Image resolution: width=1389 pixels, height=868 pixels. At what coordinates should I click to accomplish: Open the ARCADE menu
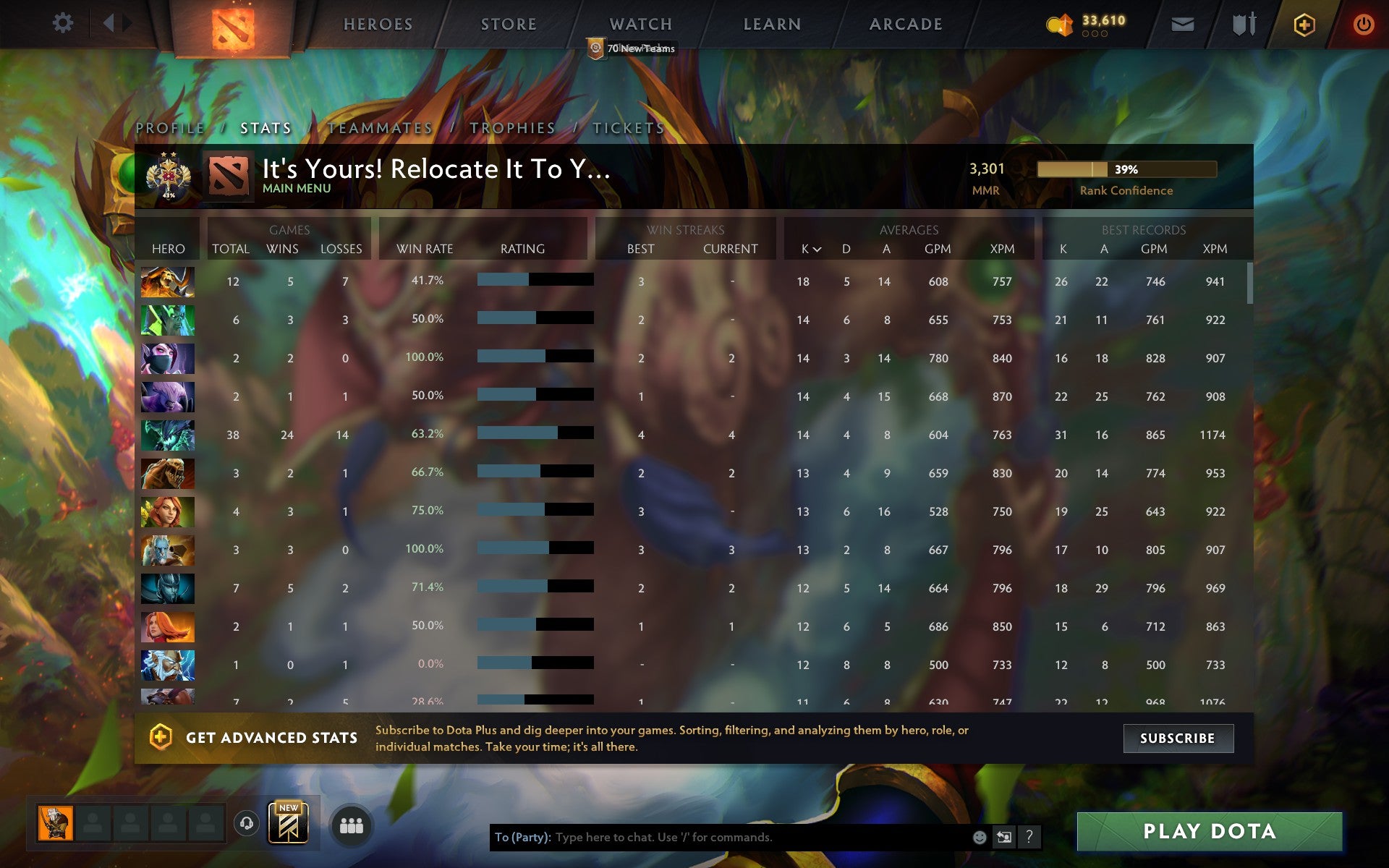click(x=905, y=24)
